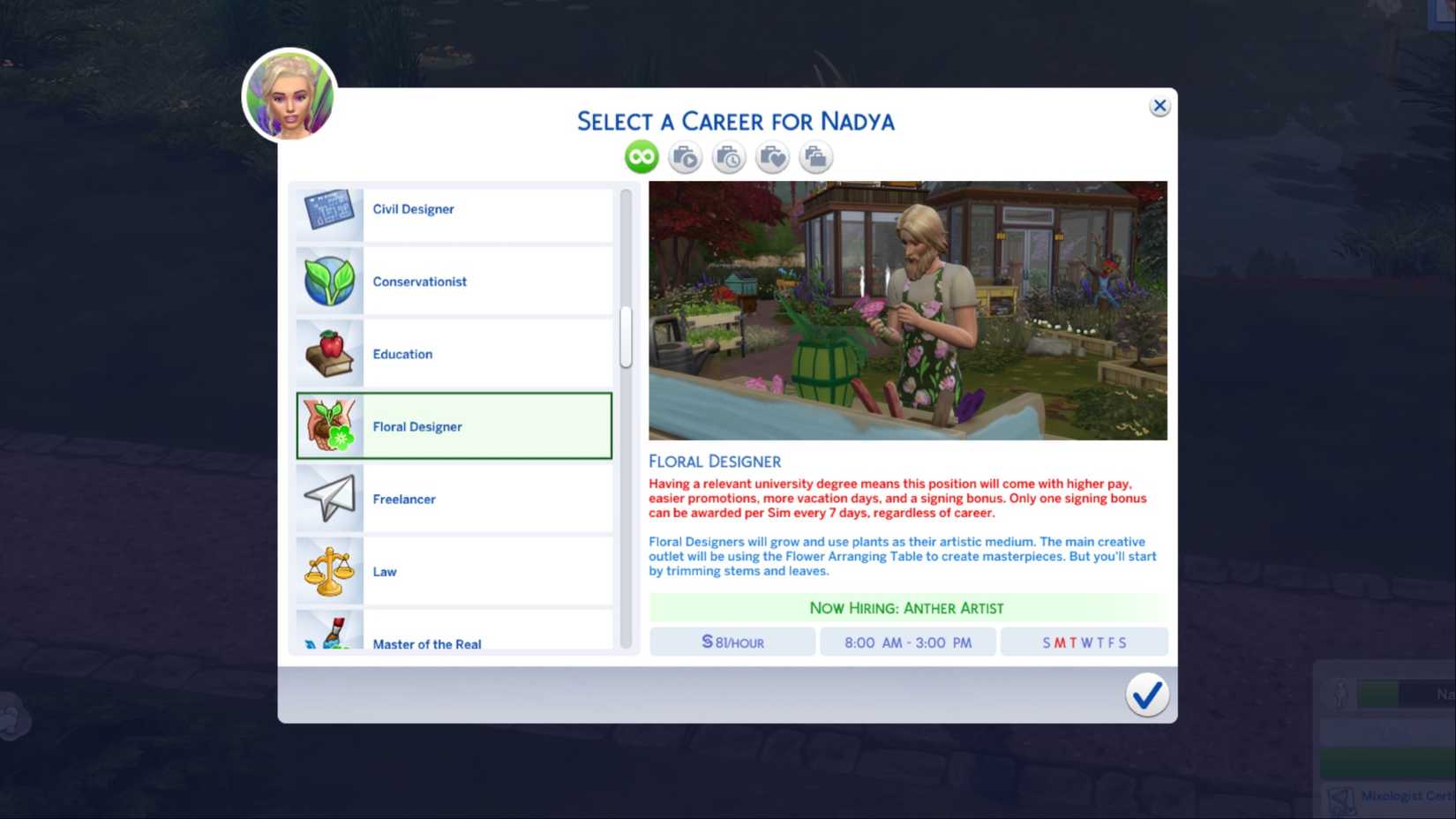This screenshot has height=819, width=1456.
Task: Confirm career choice with the checkmark button
Action: point(1147,695)
